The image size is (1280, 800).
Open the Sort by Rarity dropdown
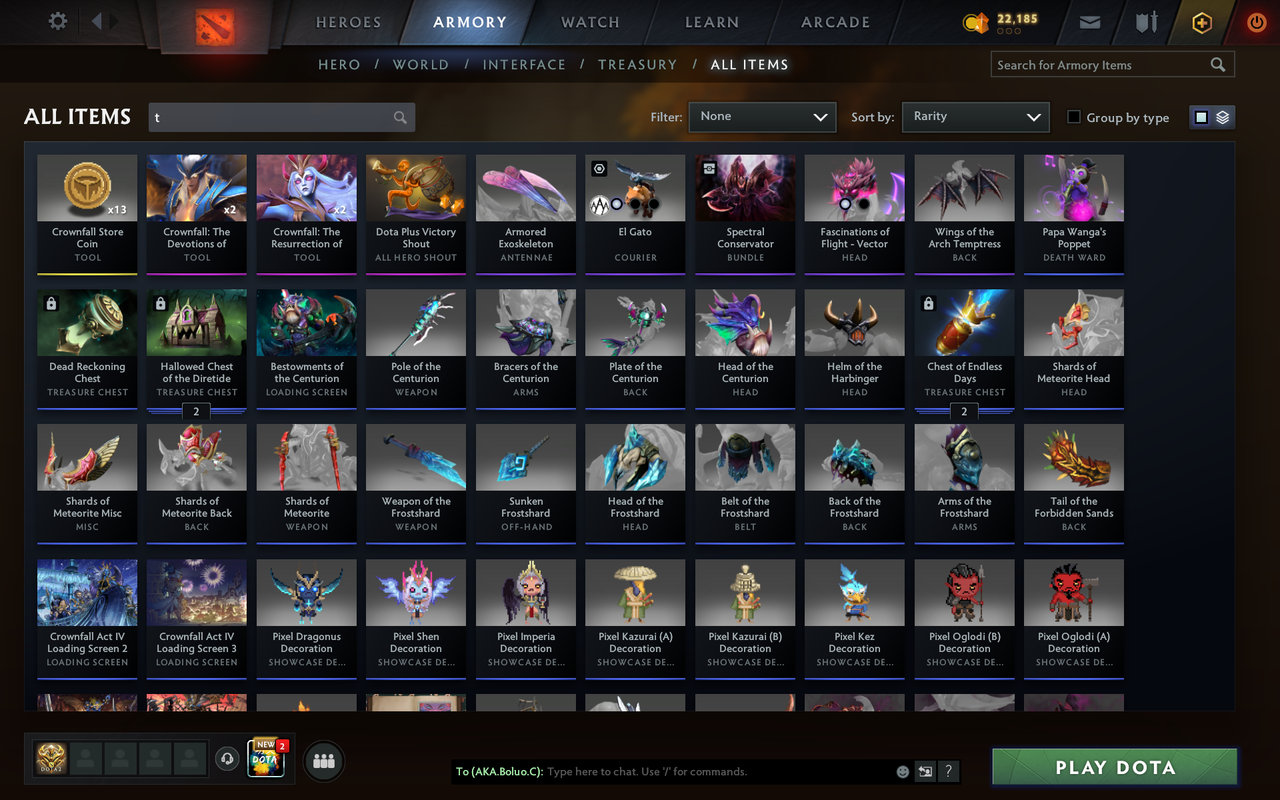(975, 117)
